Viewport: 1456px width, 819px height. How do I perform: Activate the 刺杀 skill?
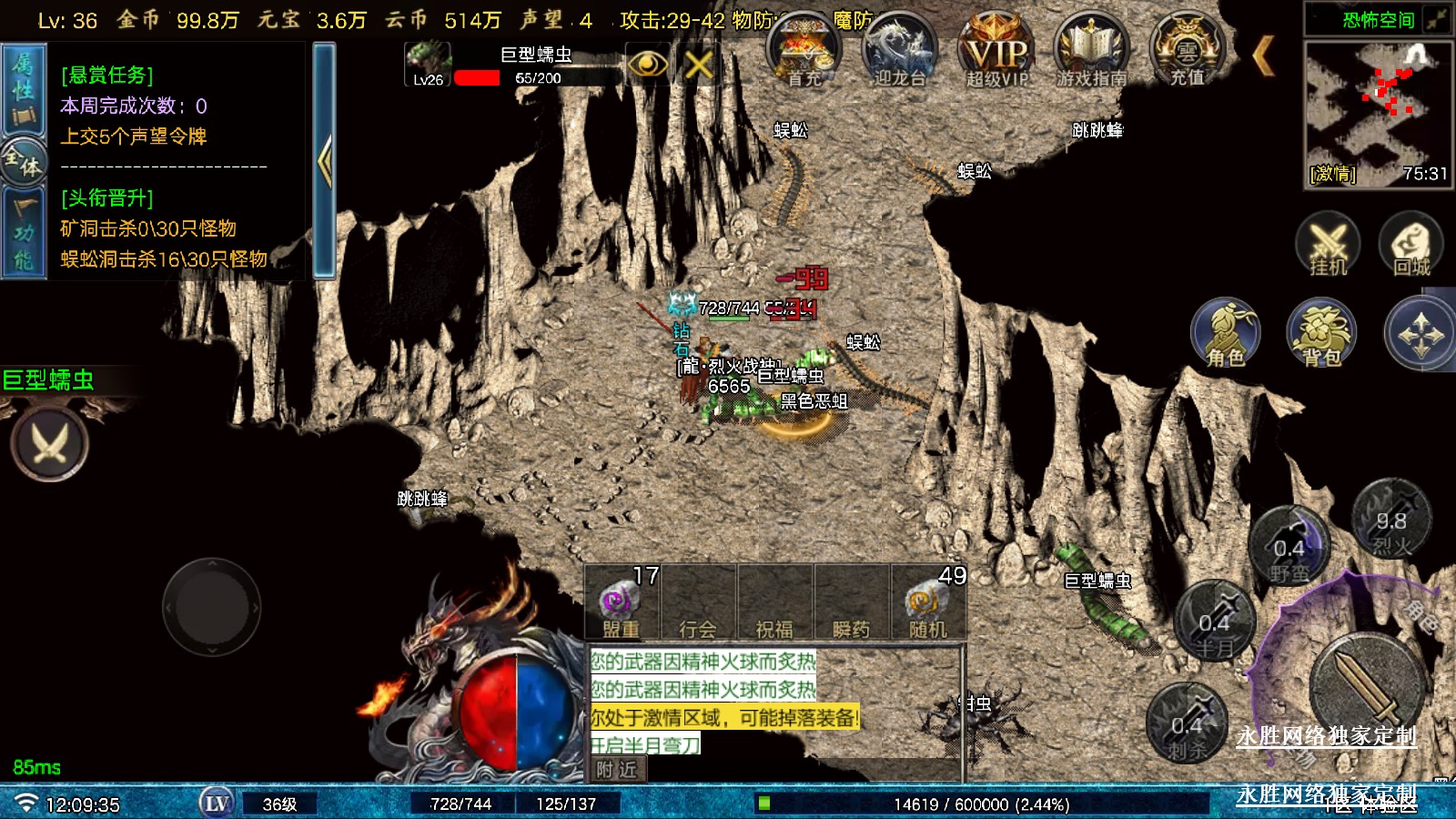pyautogui.click(x=1187, y=725)
